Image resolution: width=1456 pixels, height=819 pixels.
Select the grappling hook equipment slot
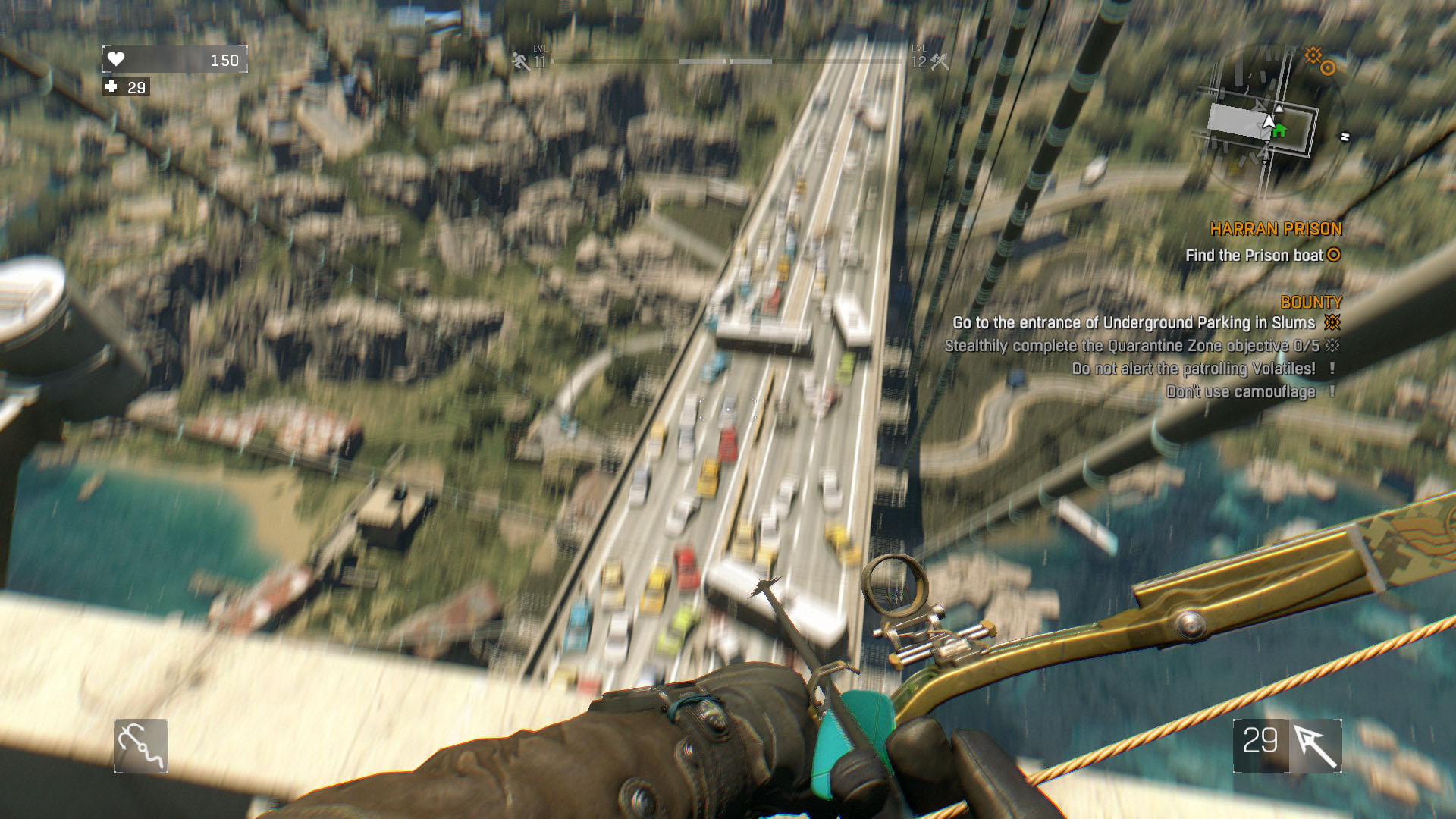coord(141,746)
